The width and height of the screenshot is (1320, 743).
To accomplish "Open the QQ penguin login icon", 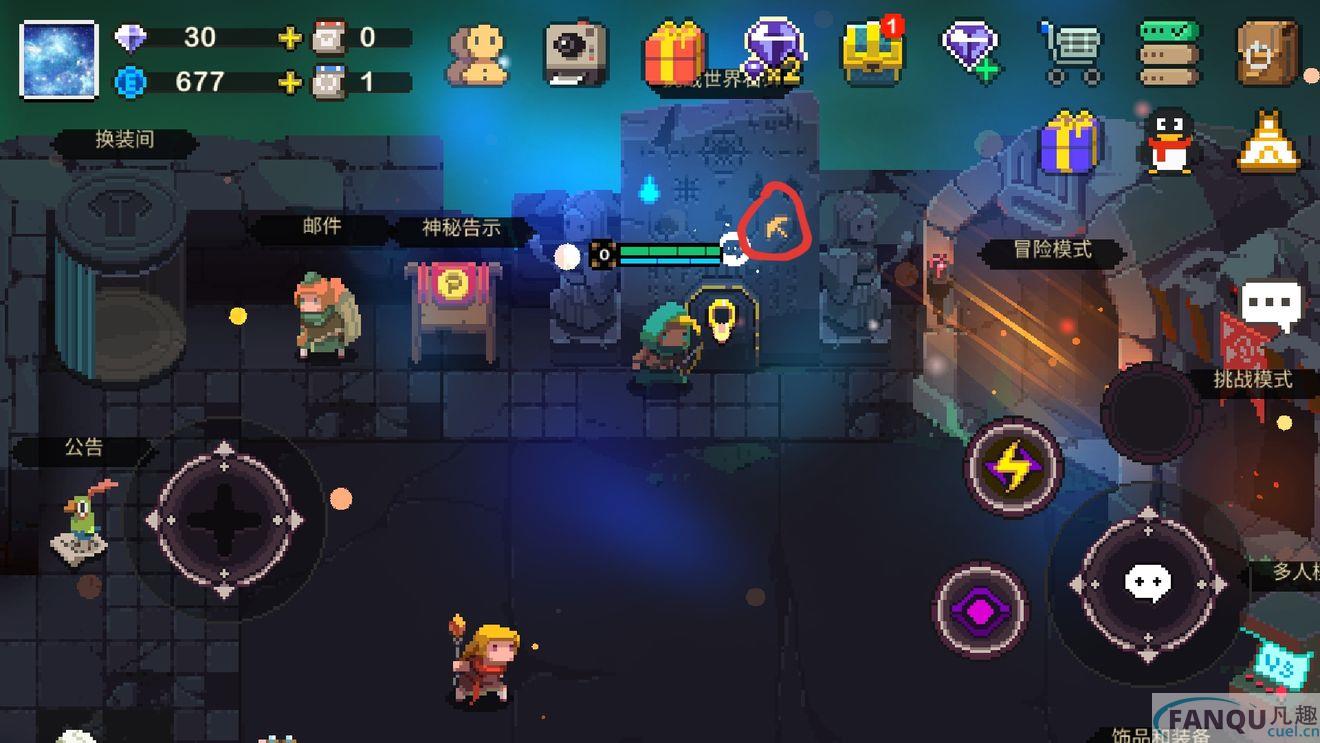I will [x=1169, y=143].
